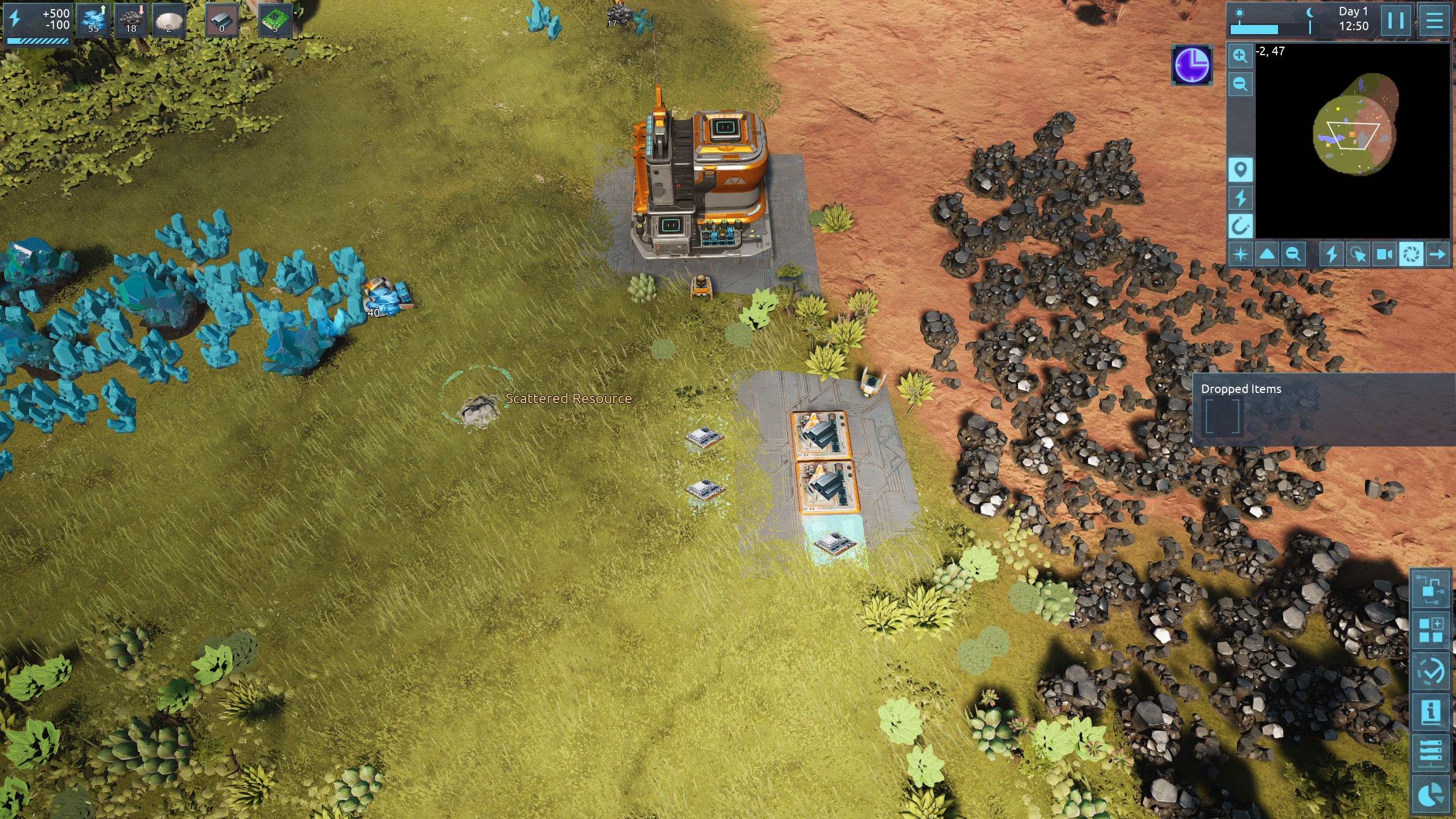Open the build menu grid-plus button
The height and width of the screenshot is (819, 1456).
click(1430, 630)
